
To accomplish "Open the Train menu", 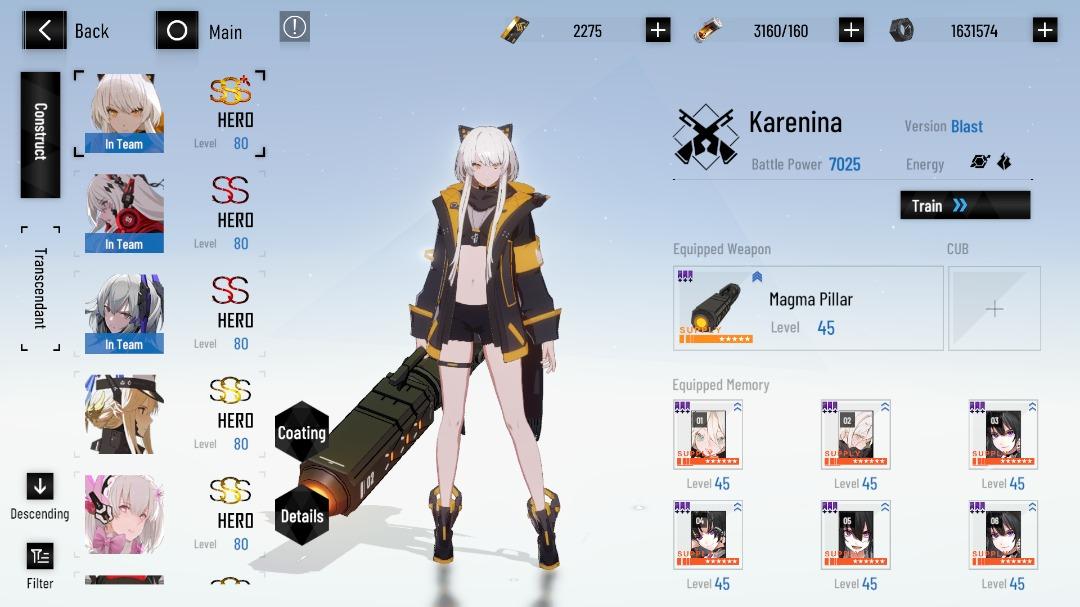I will click(x=964, y=205).
